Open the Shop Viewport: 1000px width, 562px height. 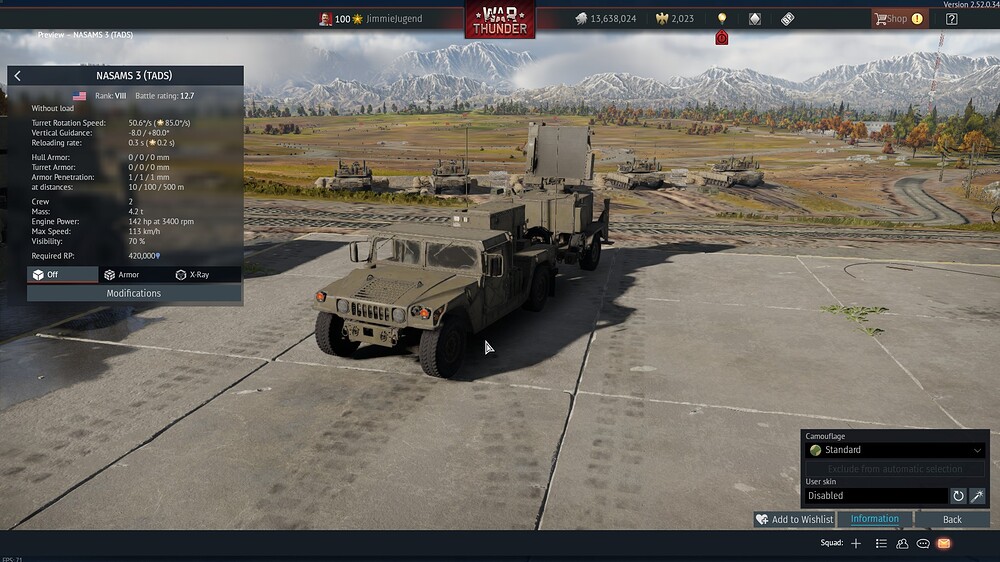click(x=898, y=18)
